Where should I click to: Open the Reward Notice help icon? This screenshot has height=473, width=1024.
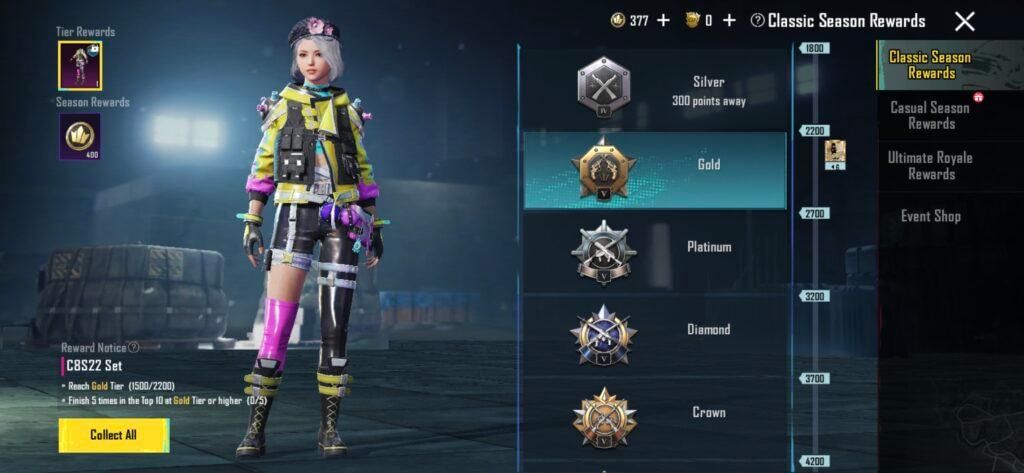pyautogui.click(x=133, y=347)
